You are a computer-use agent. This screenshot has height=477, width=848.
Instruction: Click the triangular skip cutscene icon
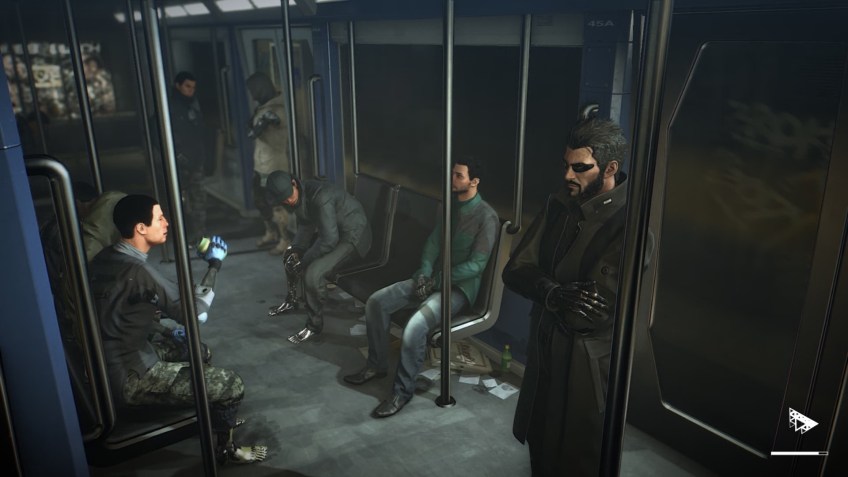point(801,421)
